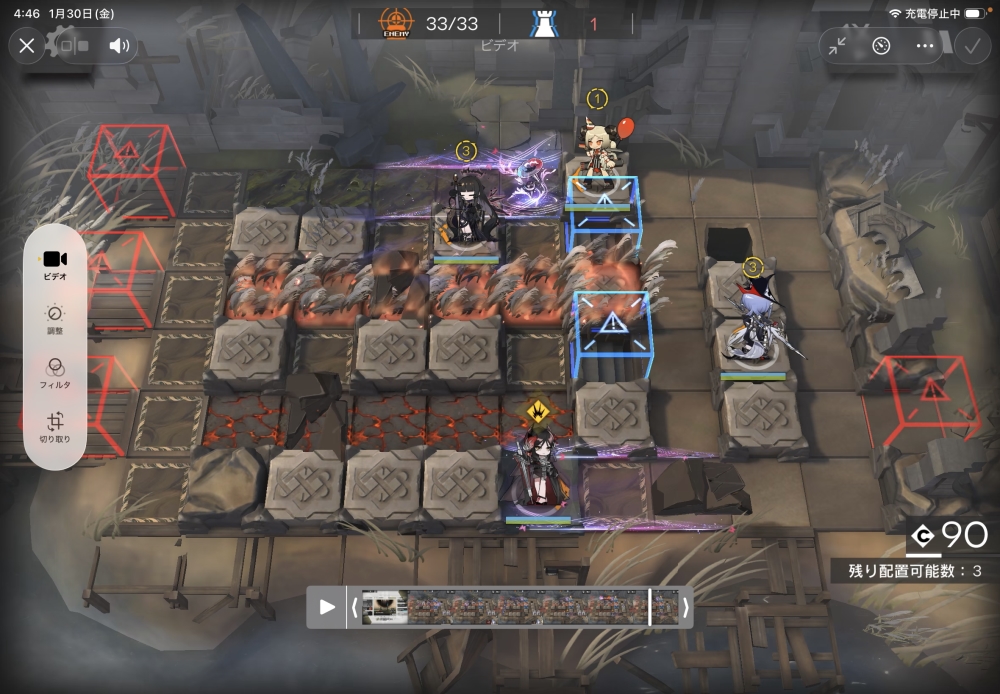Toggle the side-by-side compare icon
This screenshot has height=694, width=1000.
pyautogui.click(x=75, y=45)
